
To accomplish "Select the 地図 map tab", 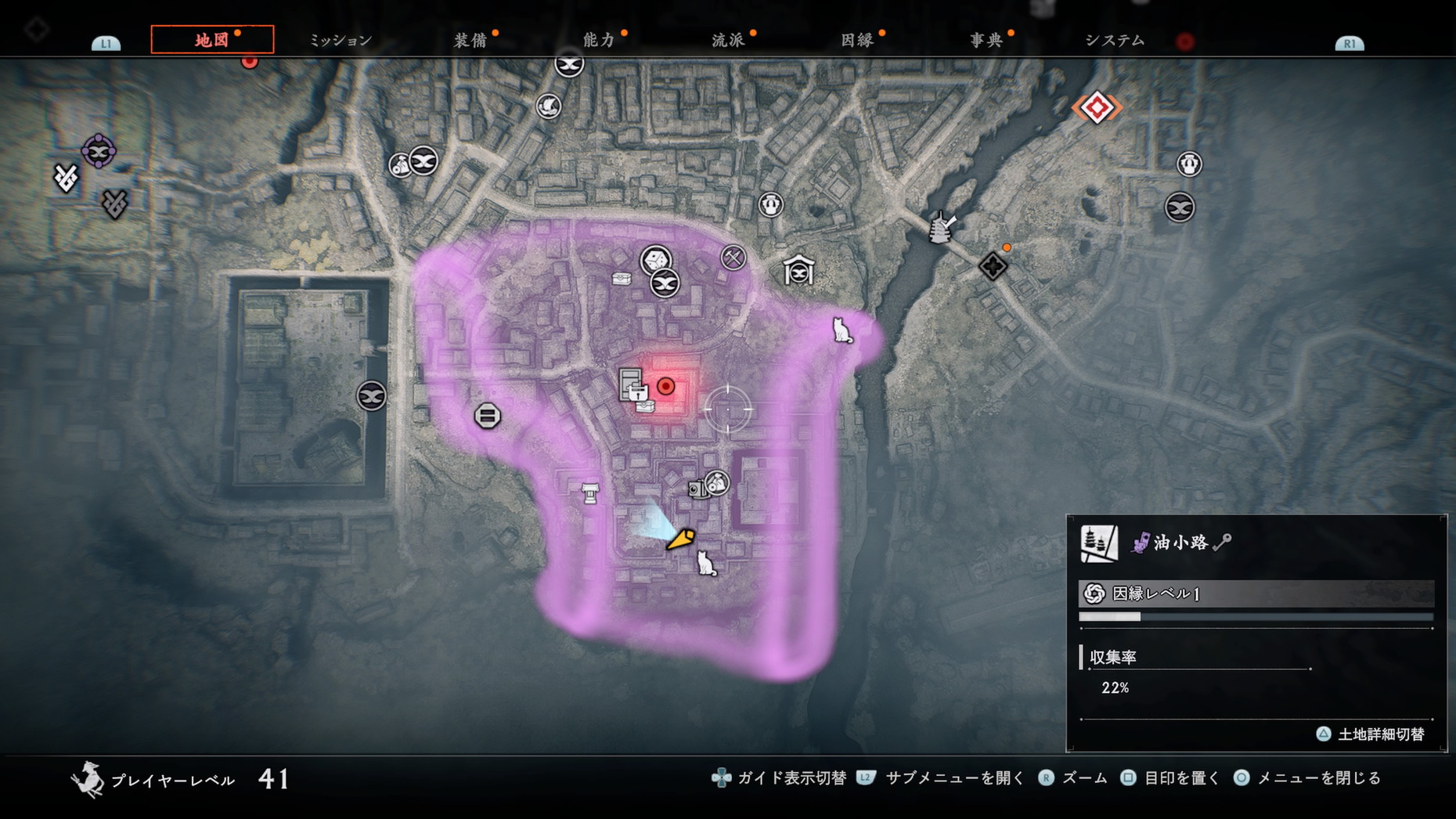I will pos(211,40).
